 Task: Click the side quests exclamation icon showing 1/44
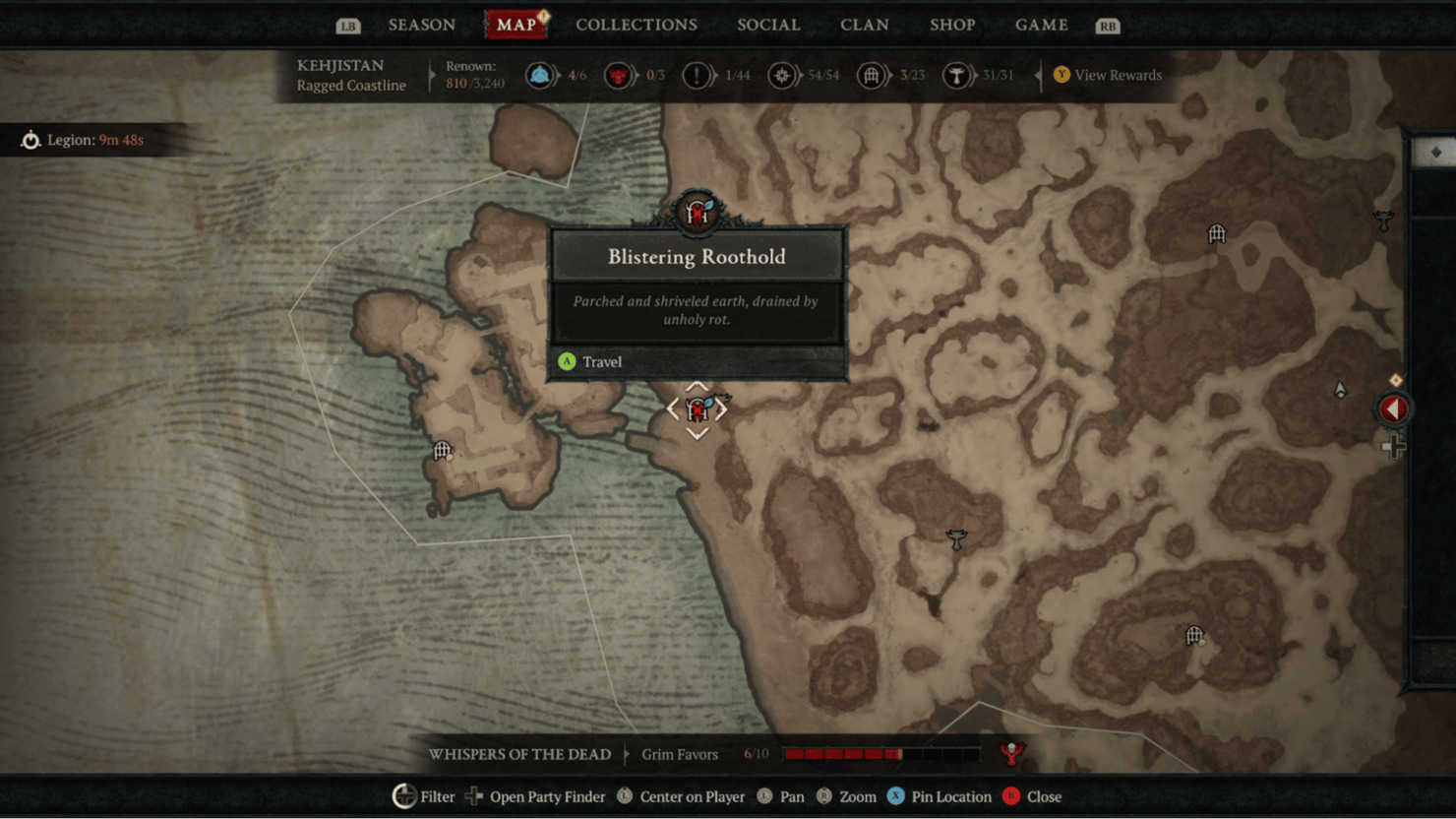point(698,75)
